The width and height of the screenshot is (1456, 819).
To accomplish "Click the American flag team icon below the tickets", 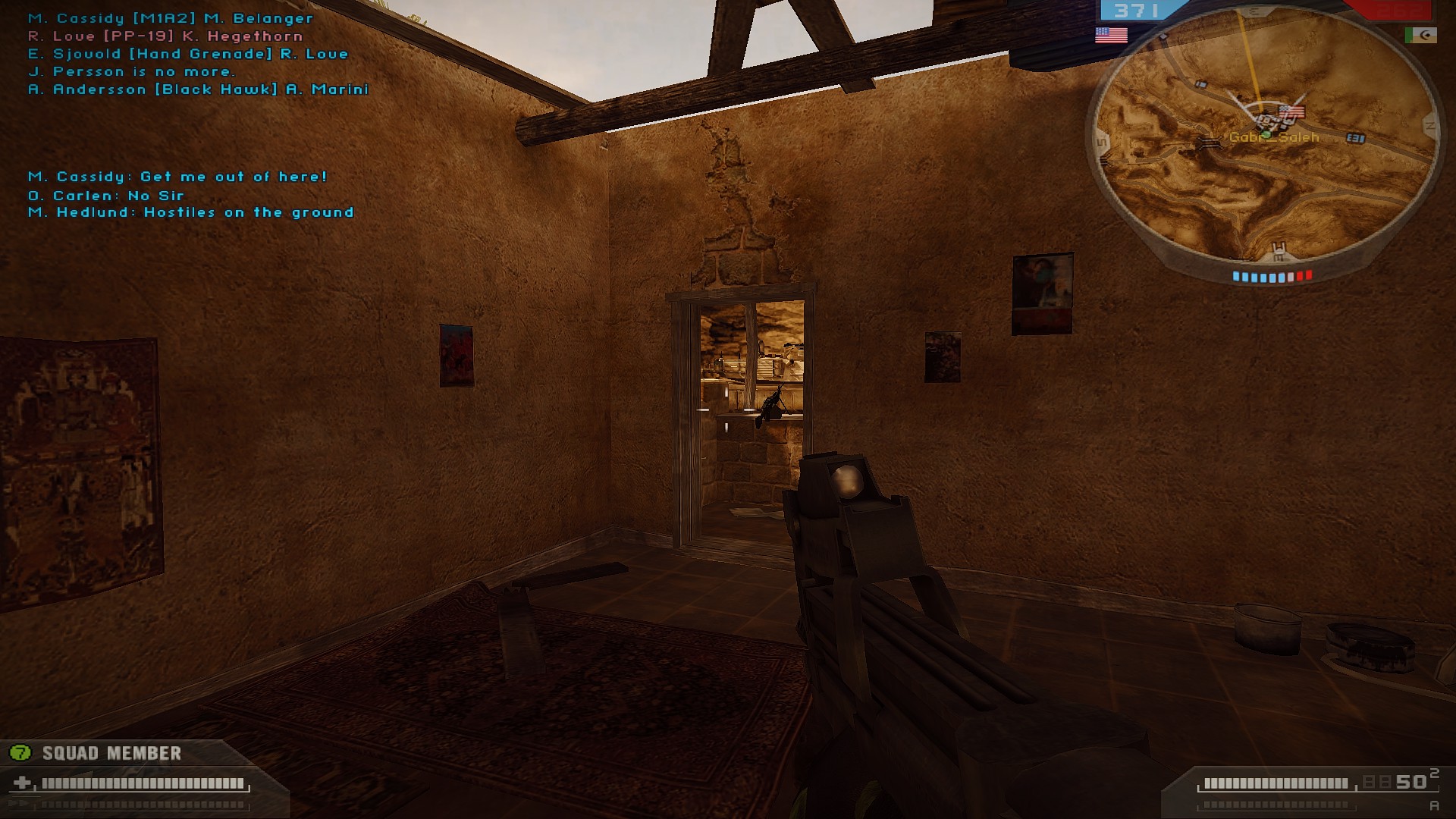I will [x=1111, y=33].
